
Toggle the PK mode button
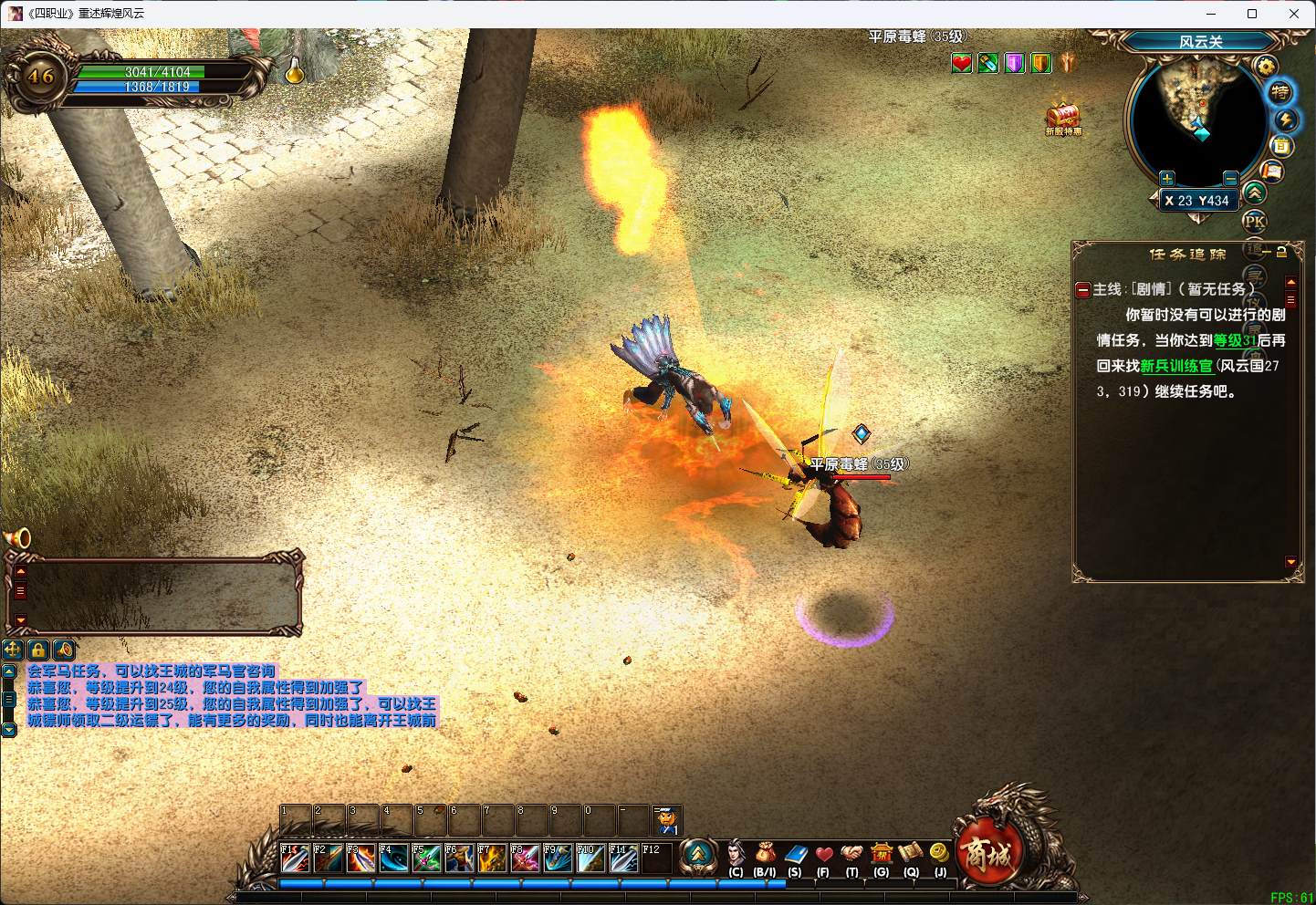click(x=1255, y=221)
